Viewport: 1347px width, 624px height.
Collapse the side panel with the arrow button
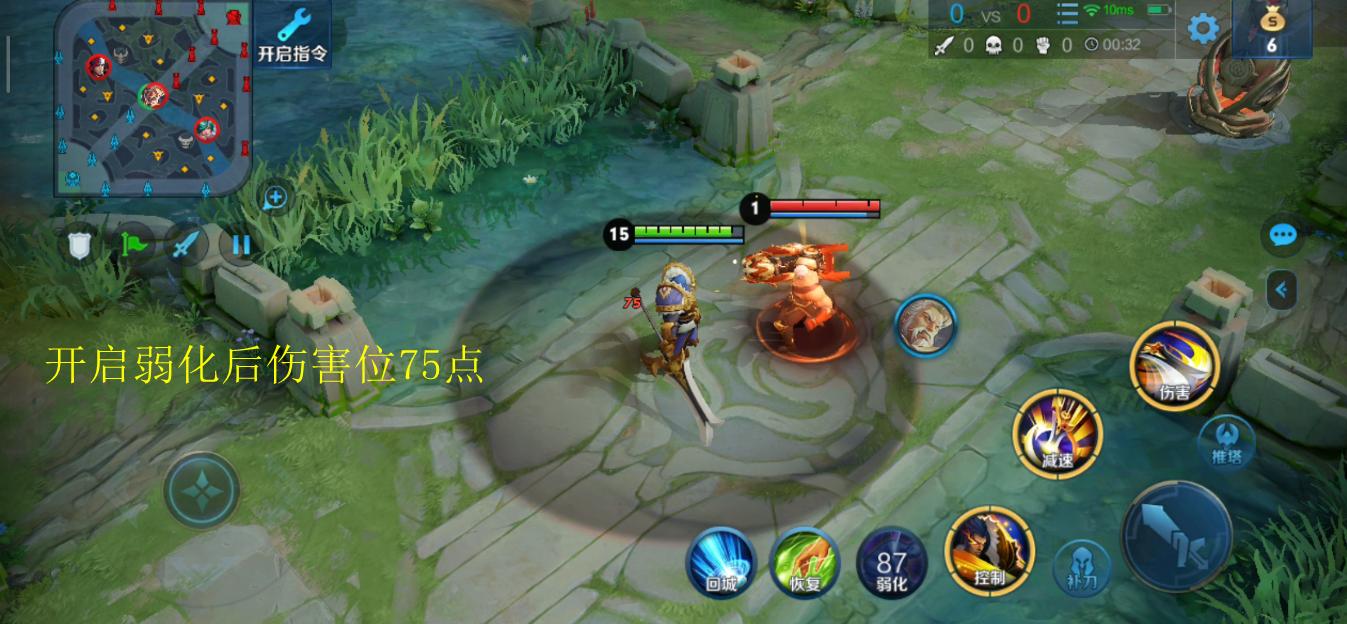pyautogui.click(x=1282, y=291)
